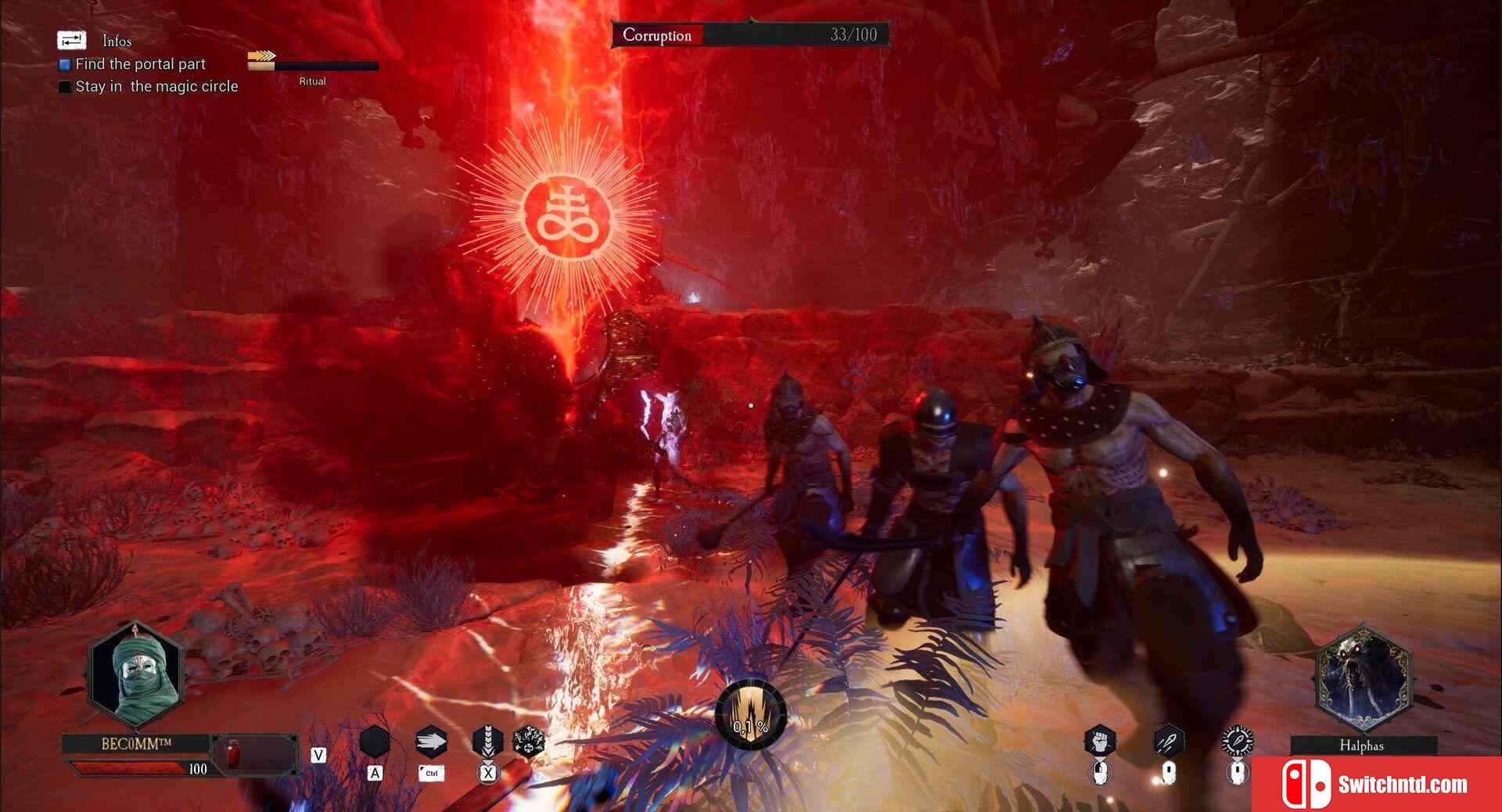Toggle the Infos objectives panel icon
The image size is (1502, 812).
71,40
